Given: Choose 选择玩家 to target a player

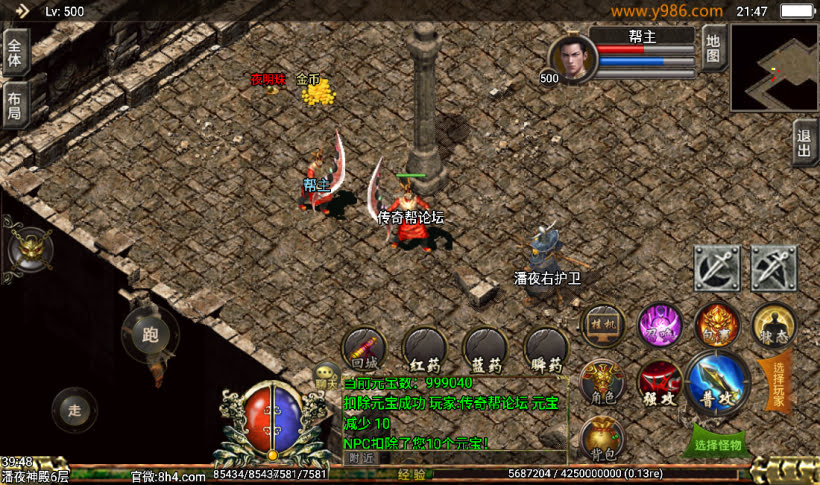Looking at the screenshot, I should [780, 380].
